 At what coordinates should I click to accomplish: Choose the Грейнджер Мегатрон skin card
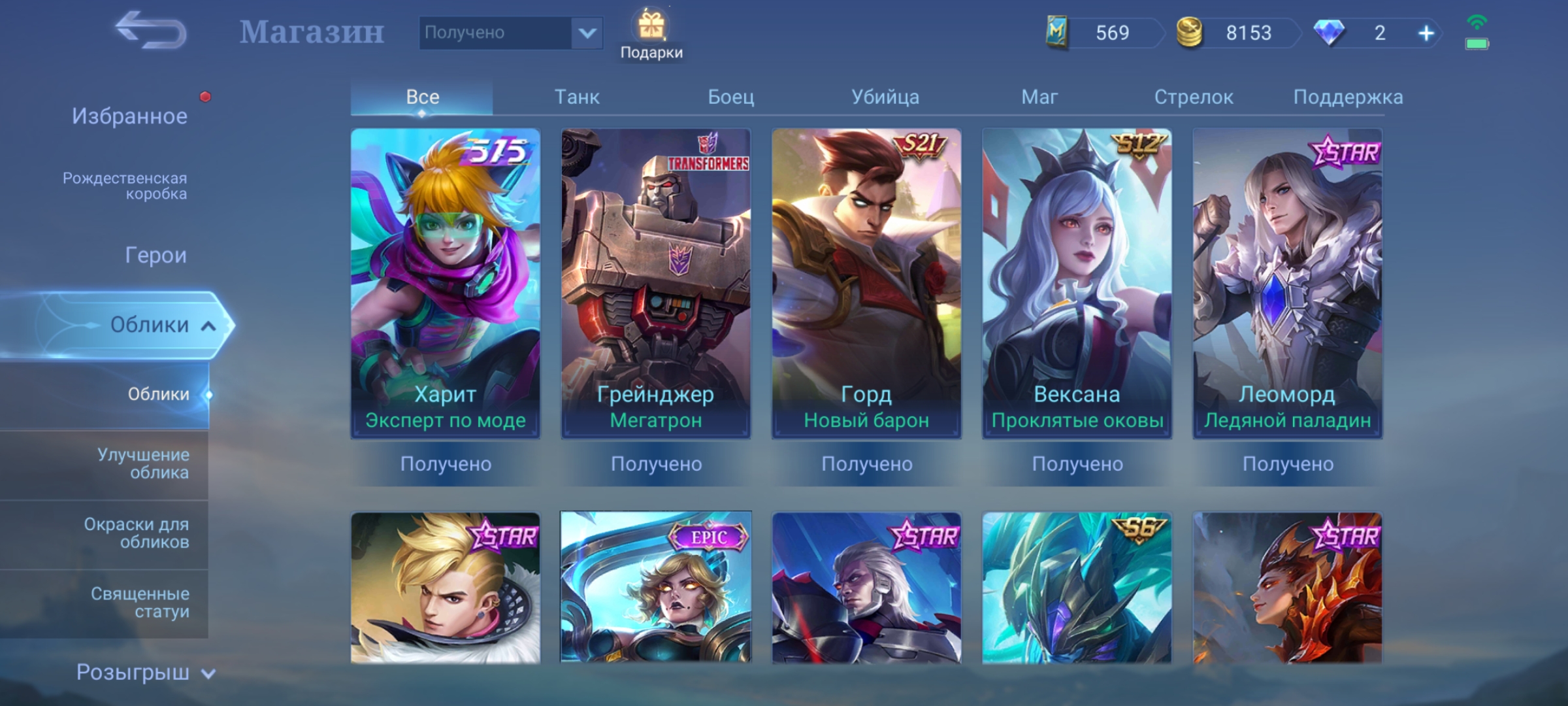click(x=656, y=283)
